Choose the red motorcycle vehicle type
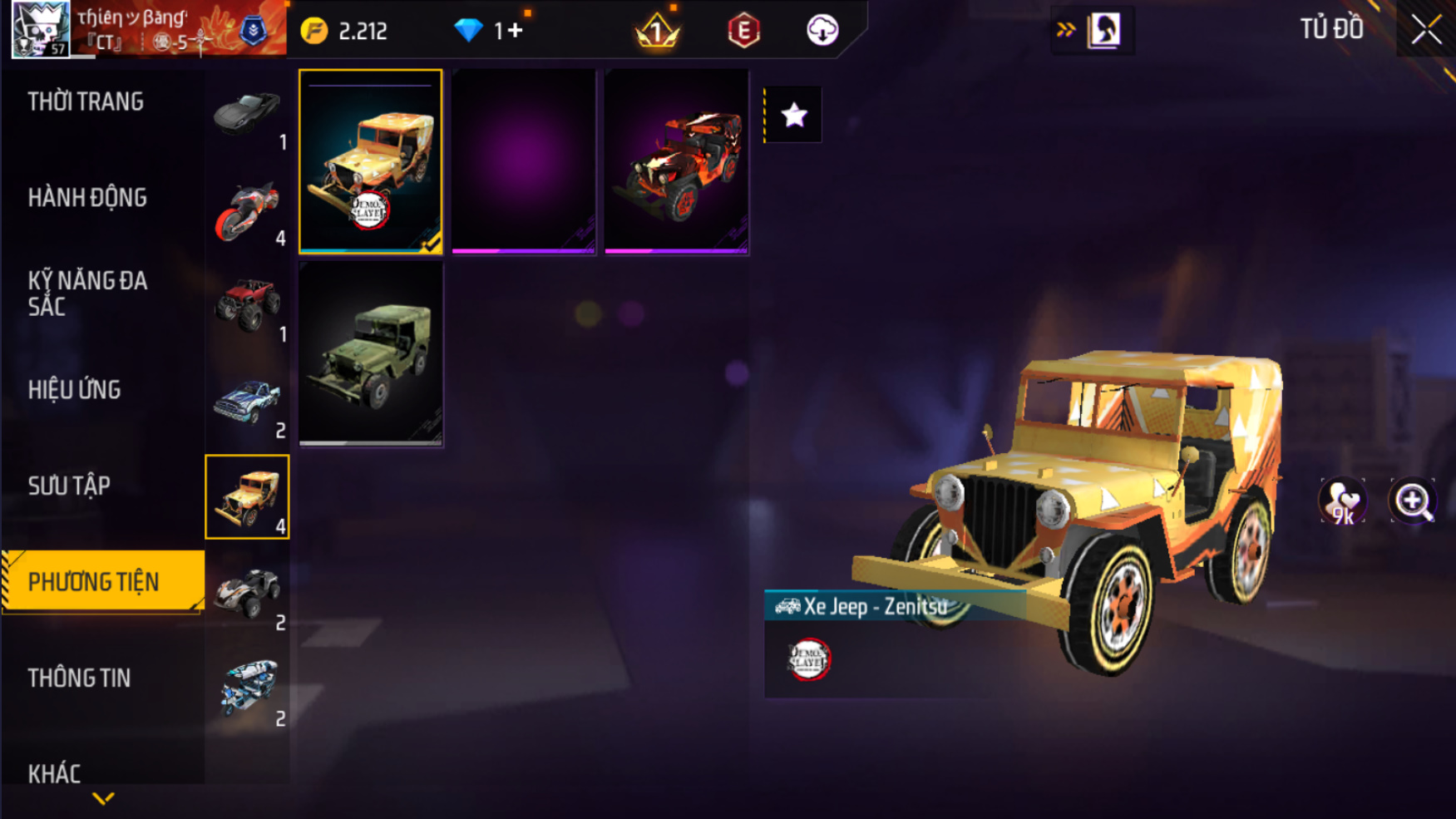 247,210
